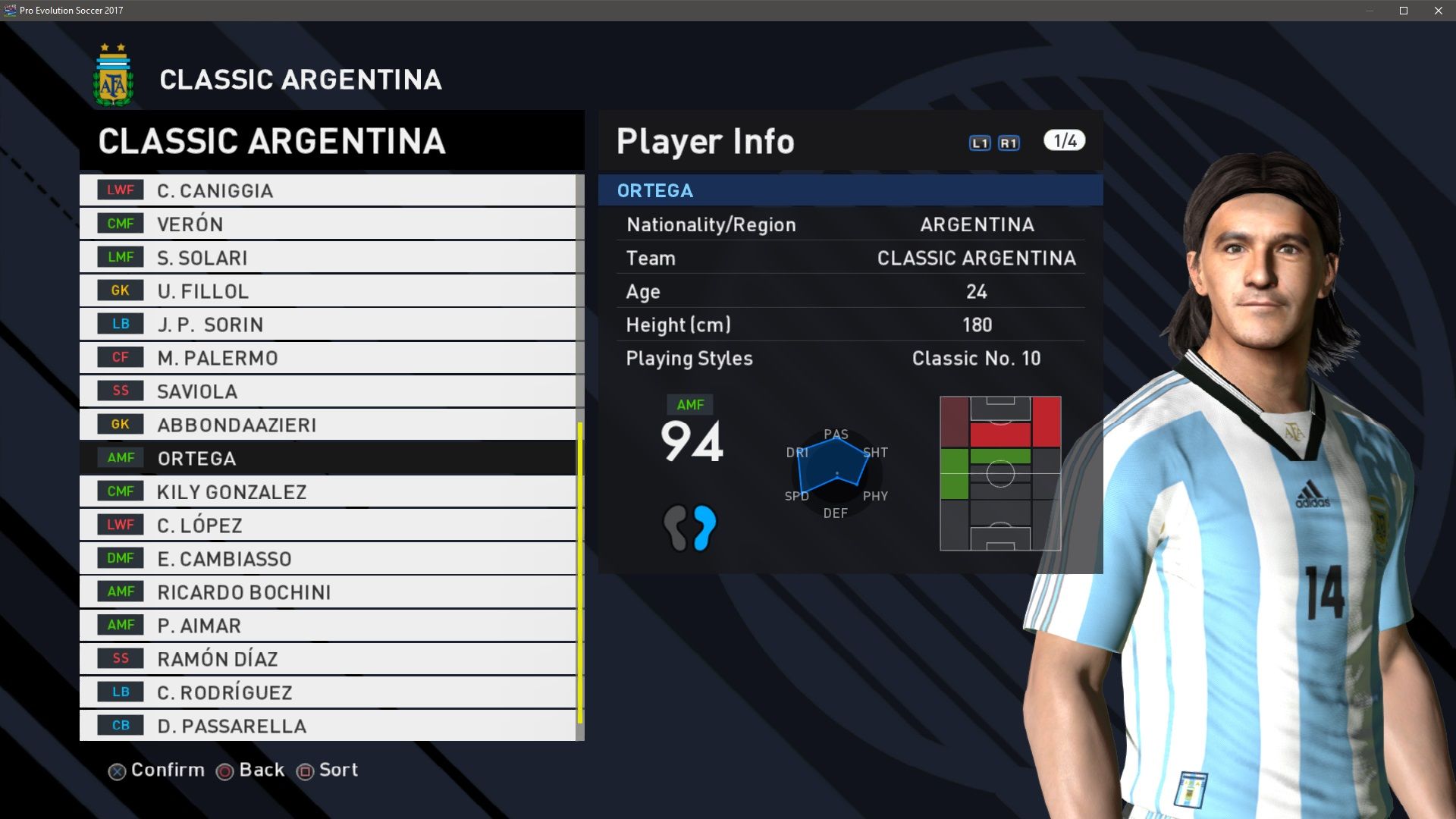Select Ricardo Bochini from the list
The width and height of the screenshot is (1456, 819).
pos(328,591)
